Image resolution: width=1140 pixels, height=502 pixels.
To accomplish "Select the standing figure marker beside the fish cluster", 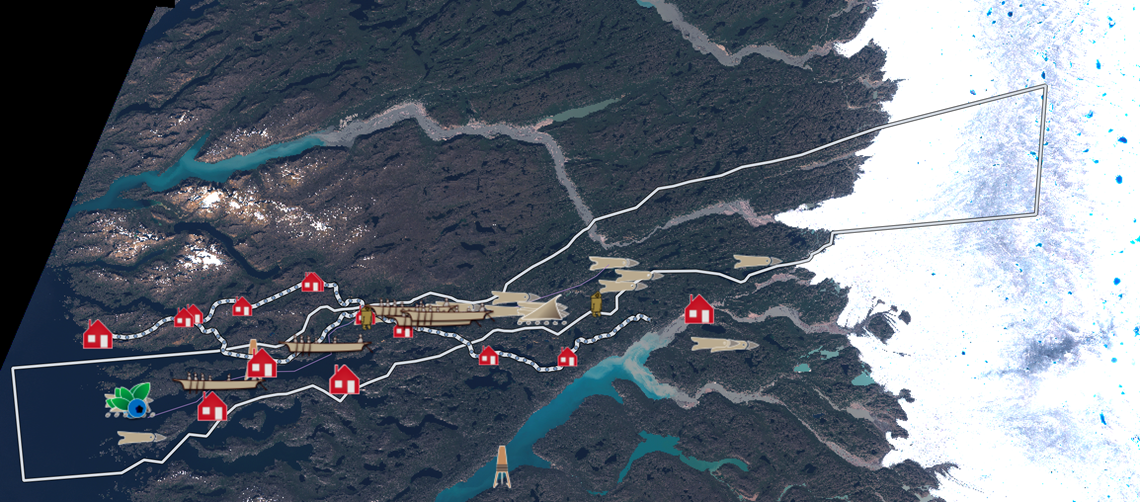I will pyautogui.click(x=597, y=303).
